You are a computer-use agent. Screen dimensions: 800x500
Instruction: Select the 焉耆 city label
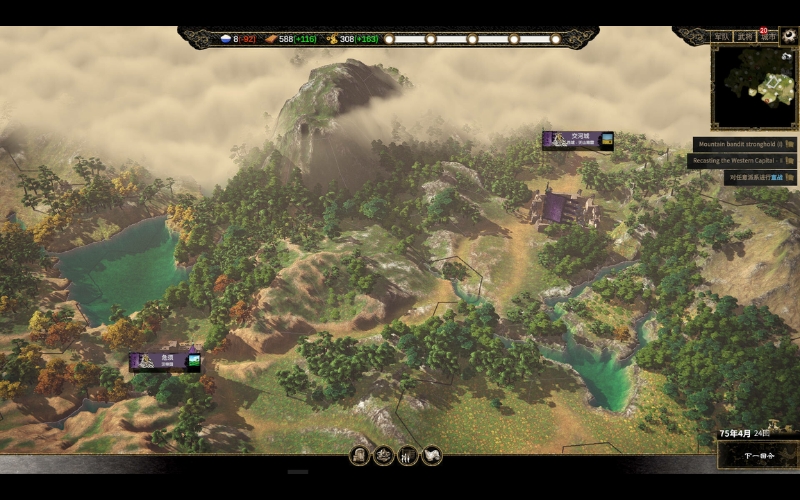click(164, 361)
